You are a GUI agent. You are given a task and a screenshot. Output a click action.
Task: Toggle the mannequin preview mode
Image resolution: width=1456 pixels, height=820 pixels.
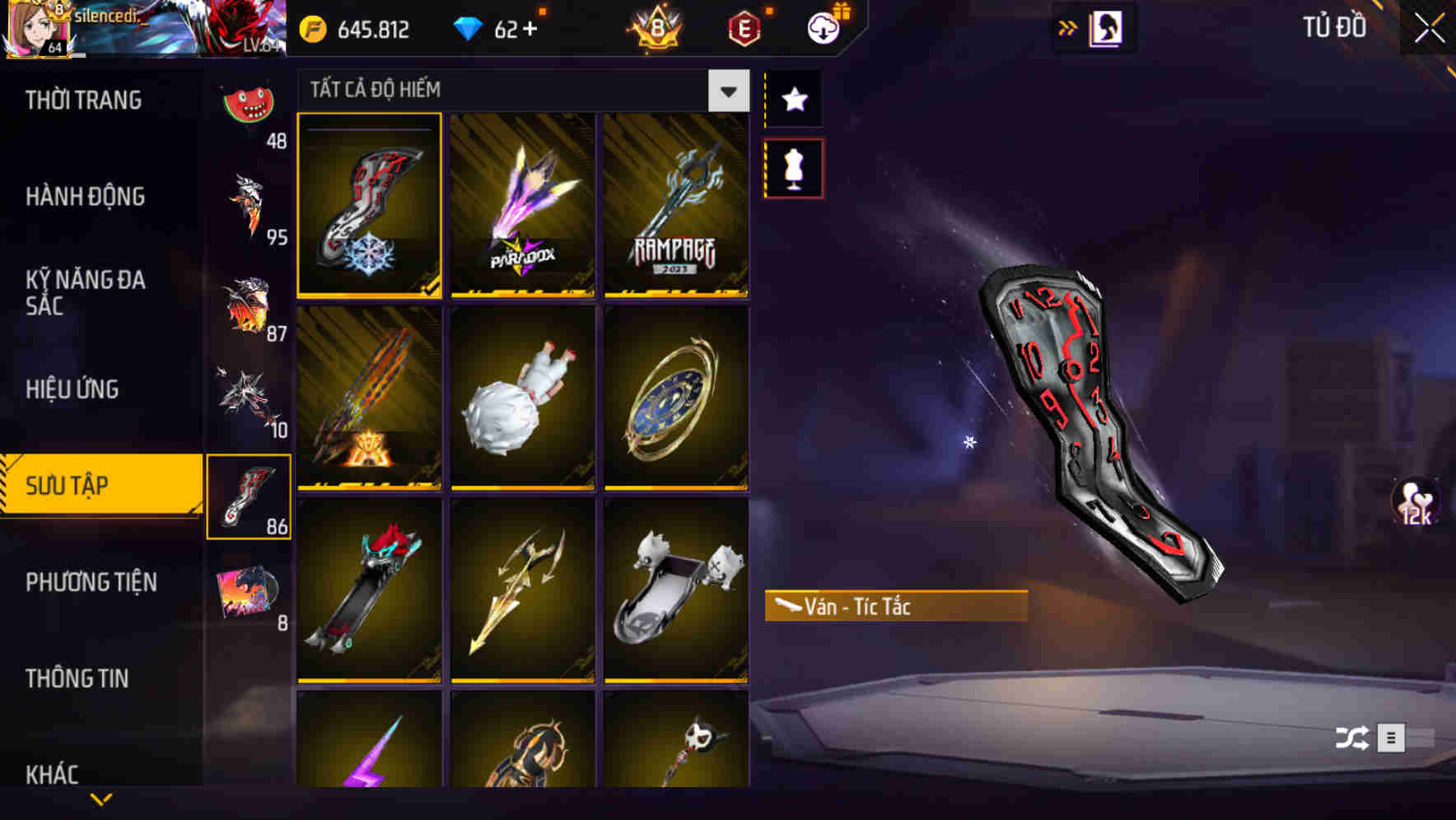tap(793, 167)
